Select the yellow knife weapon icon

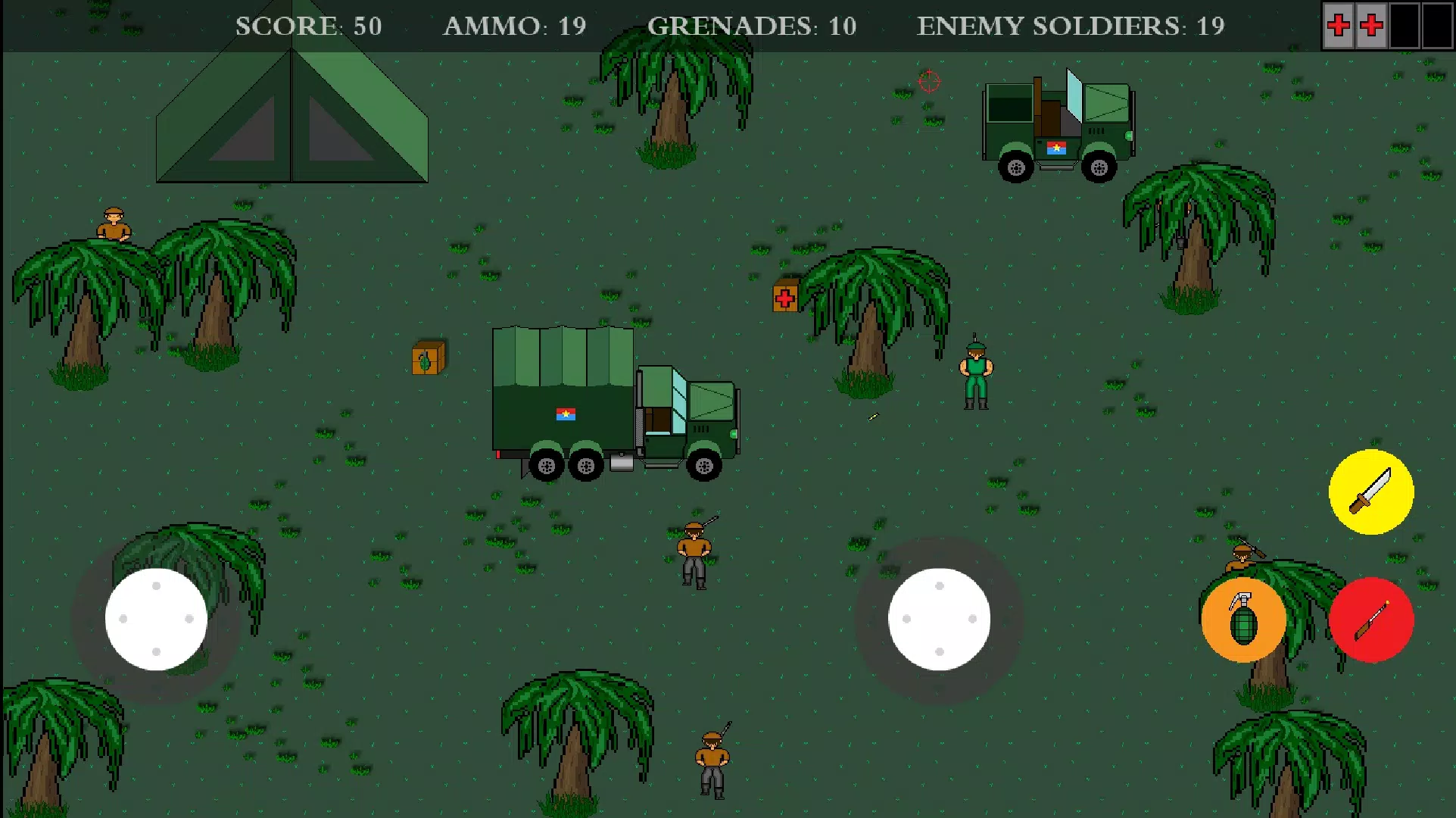[x=1371, y=491]
